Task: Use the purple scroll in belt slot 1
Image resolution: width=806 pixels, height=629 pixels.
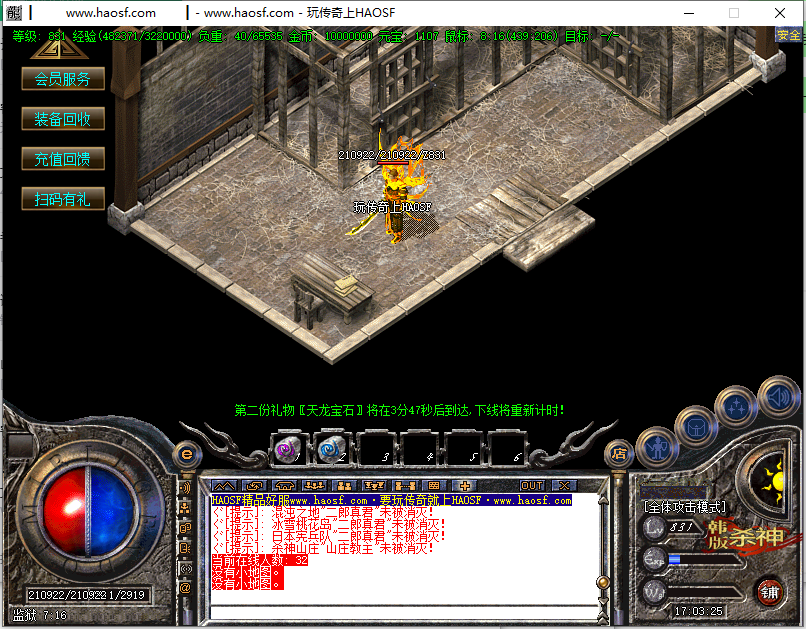Action: point(290,450)
